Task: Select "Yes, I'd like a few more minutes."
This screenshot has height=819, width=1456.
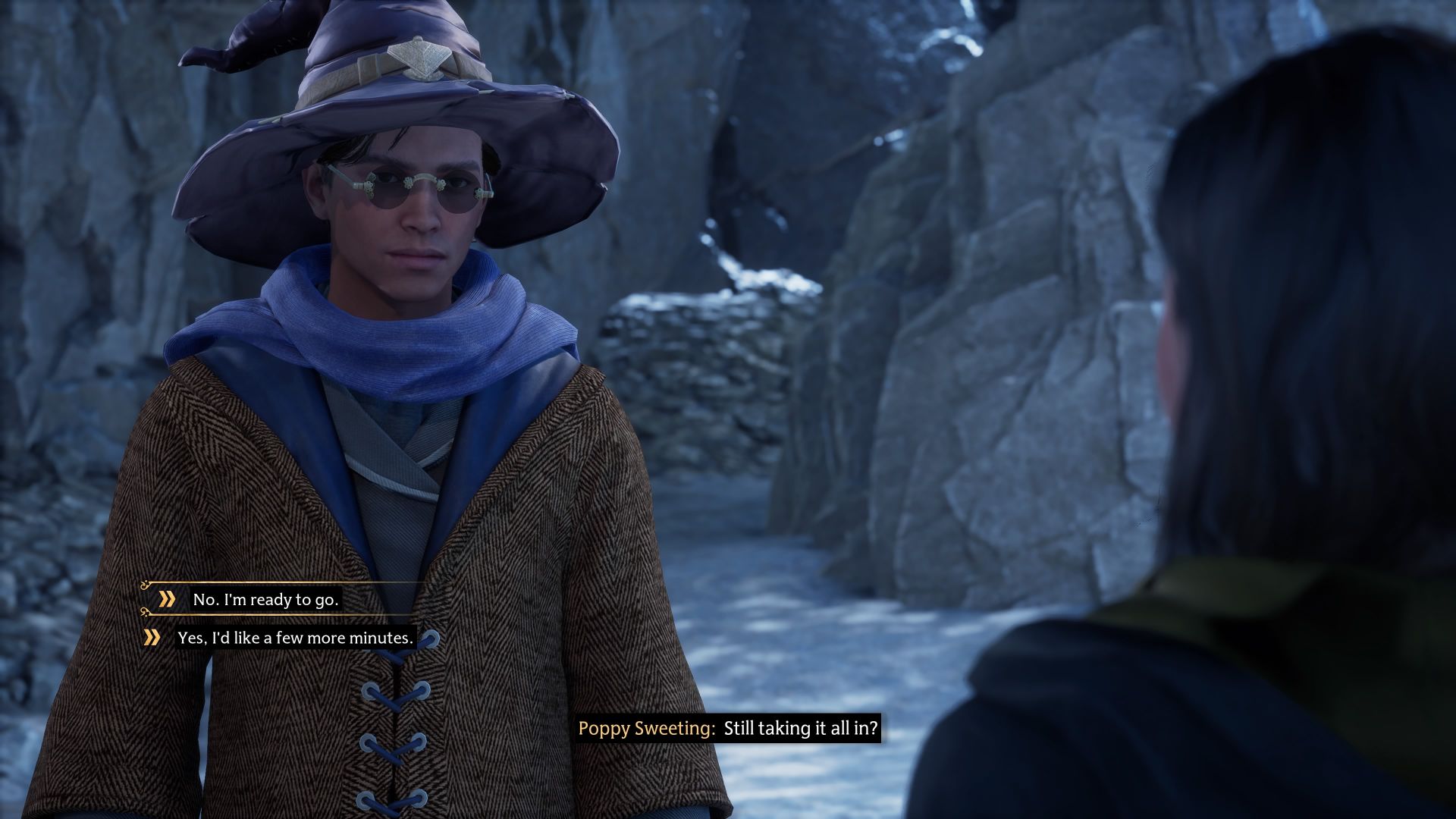Action: pos(295,639)
